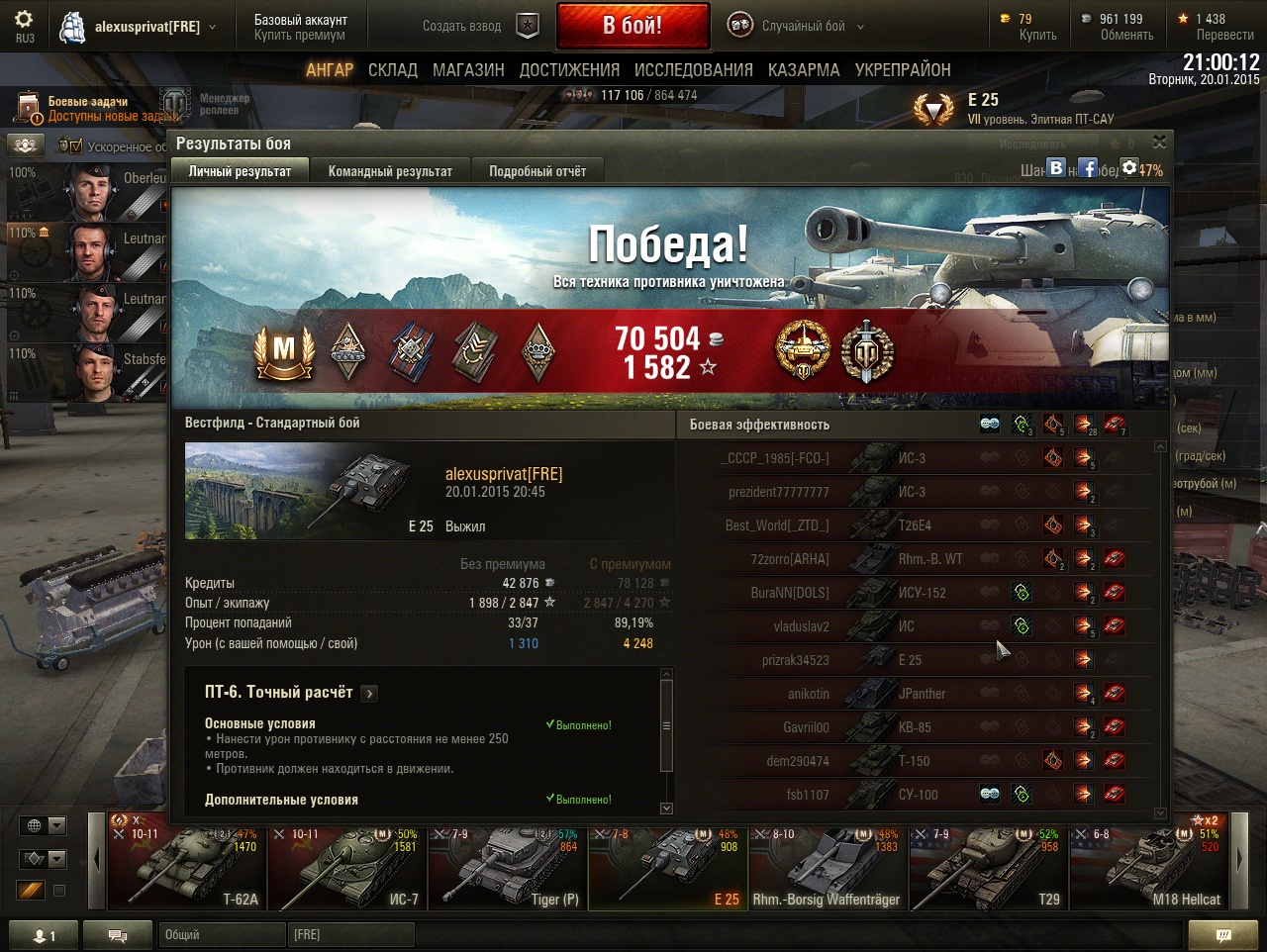Open the settings gear menu
The width and height of the screenshot is (1267, 952).
pos(24,20)
